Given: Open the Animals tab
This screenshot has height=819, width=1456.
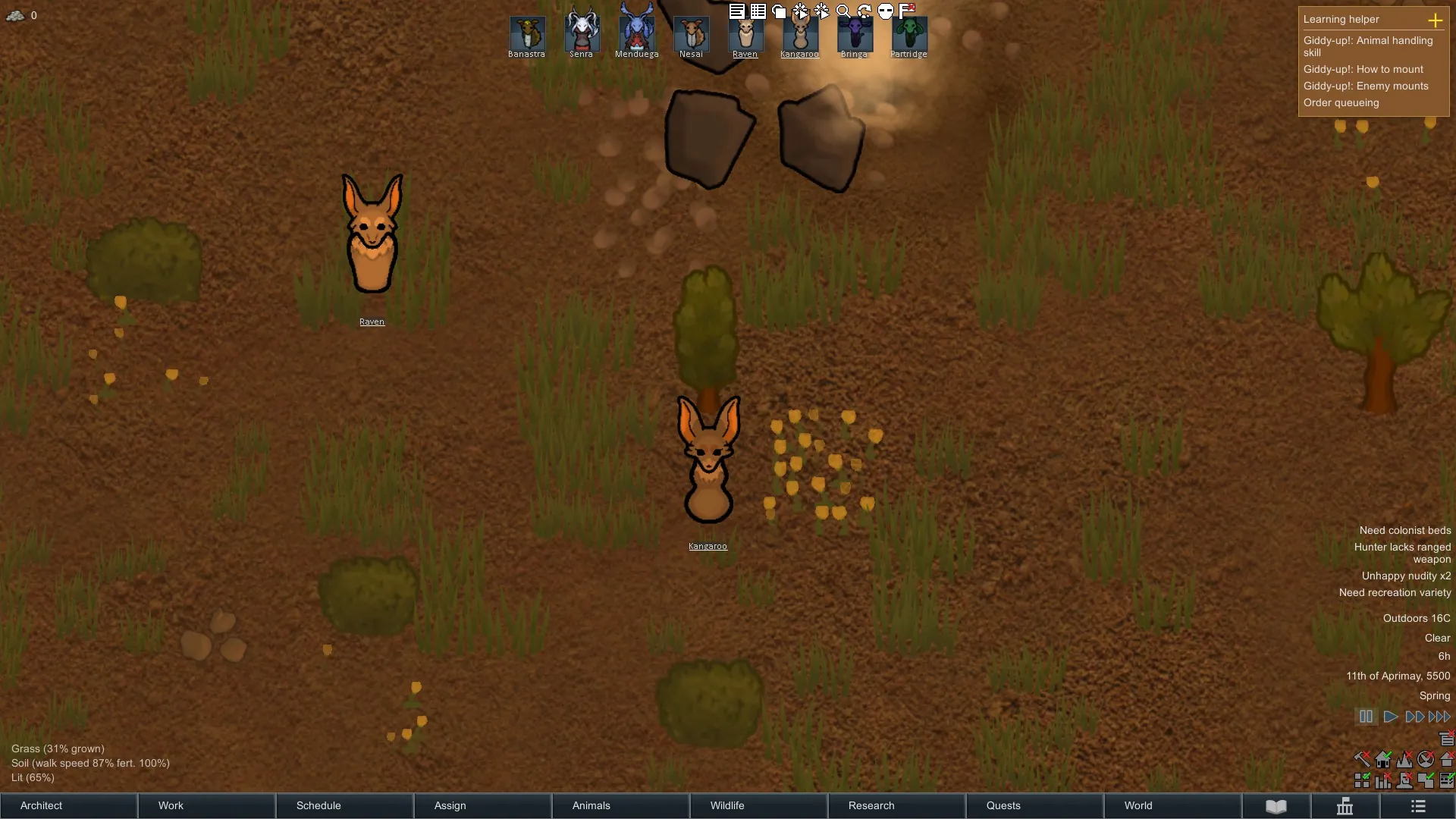Looking at the screenshot, I should 620,805.
